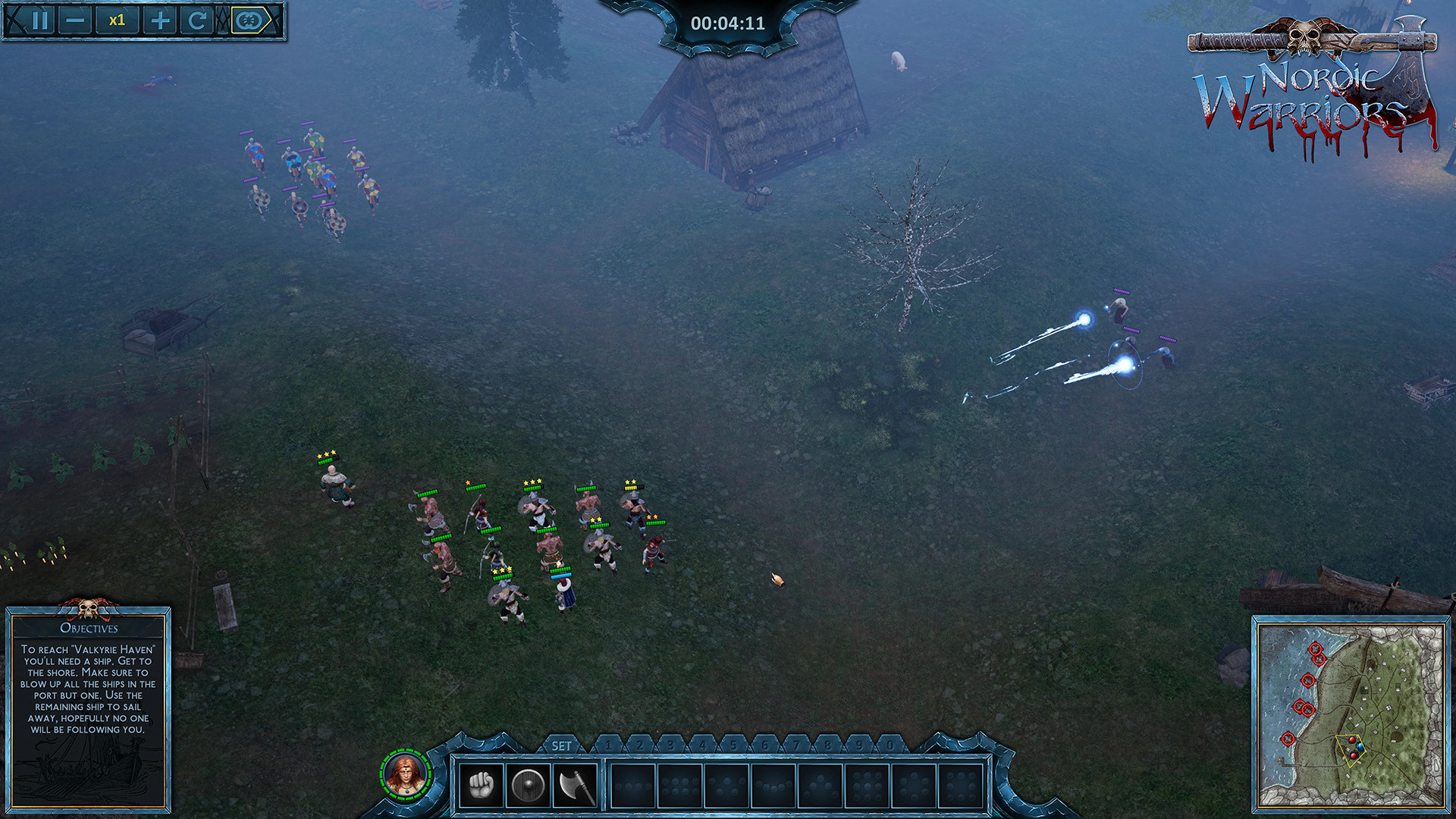Choose the battle axe command icon
This screenshot has width=1456, height=819.
pos(576,785)
